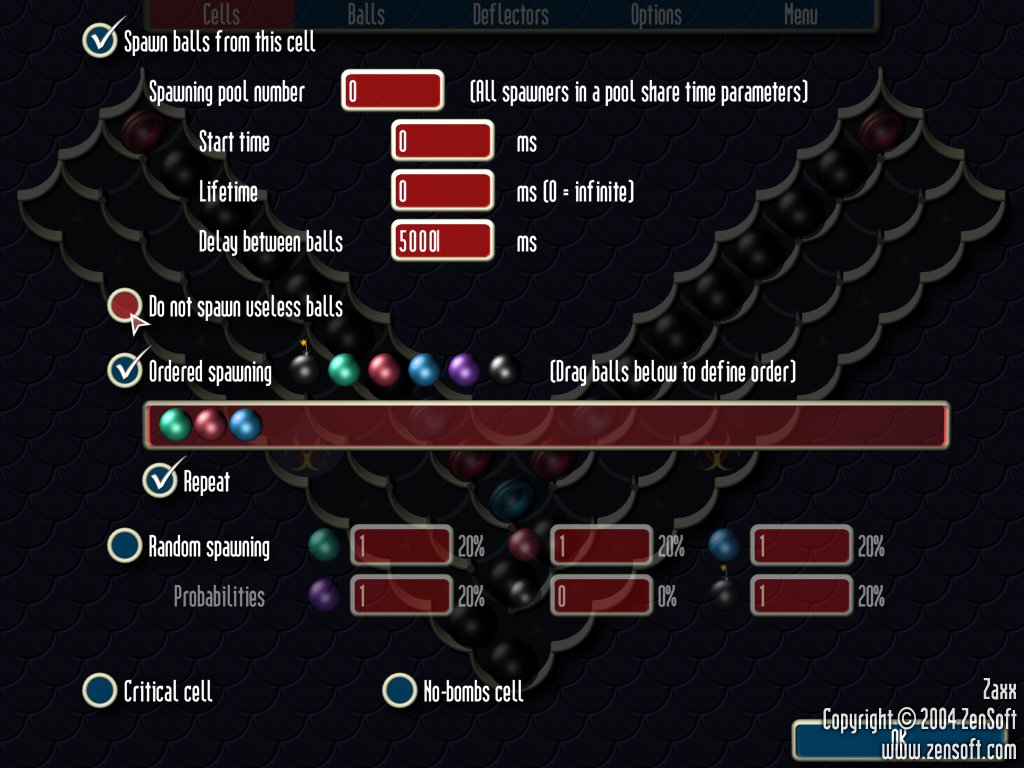Enable the No-bombs cell option
This screenshot has height=768, width=1024.
point(400,690)
